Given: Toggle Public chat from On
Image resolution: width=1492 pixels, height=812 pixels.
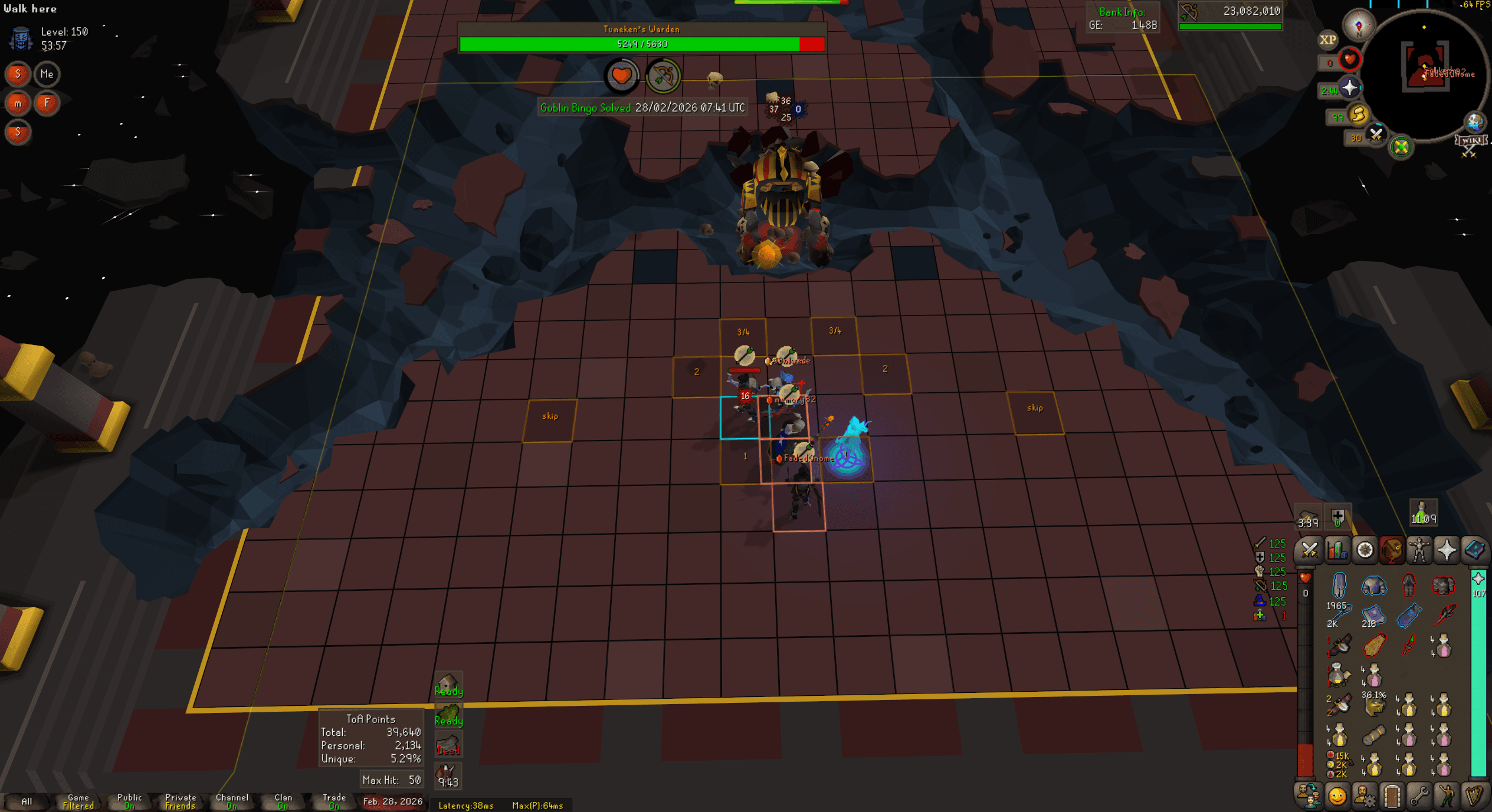Looking at the screenshot, I should click(x=129, y=801).
